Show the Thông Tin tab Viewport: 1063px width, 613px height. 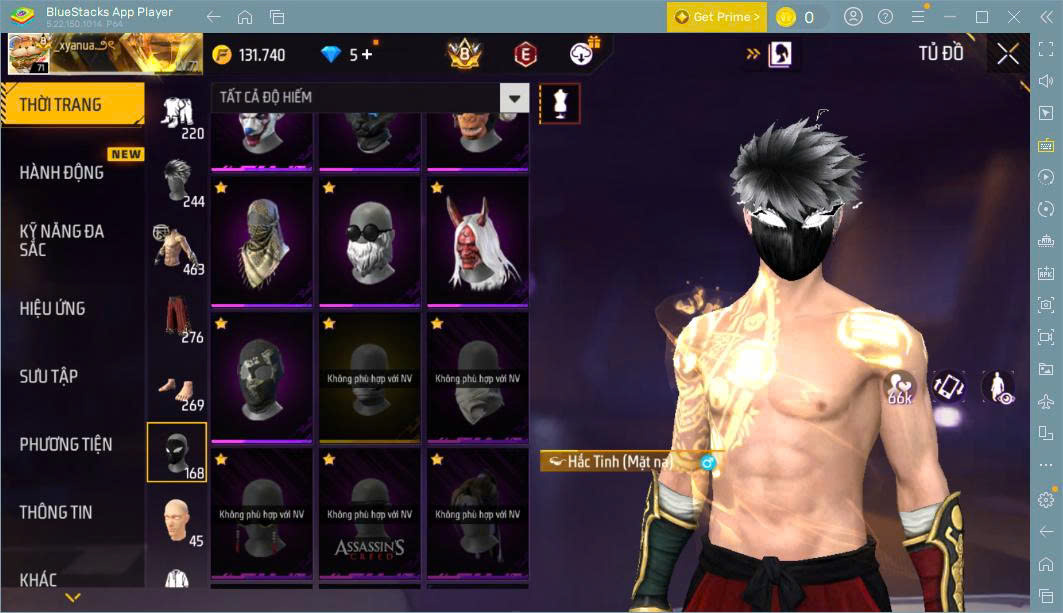56,512
